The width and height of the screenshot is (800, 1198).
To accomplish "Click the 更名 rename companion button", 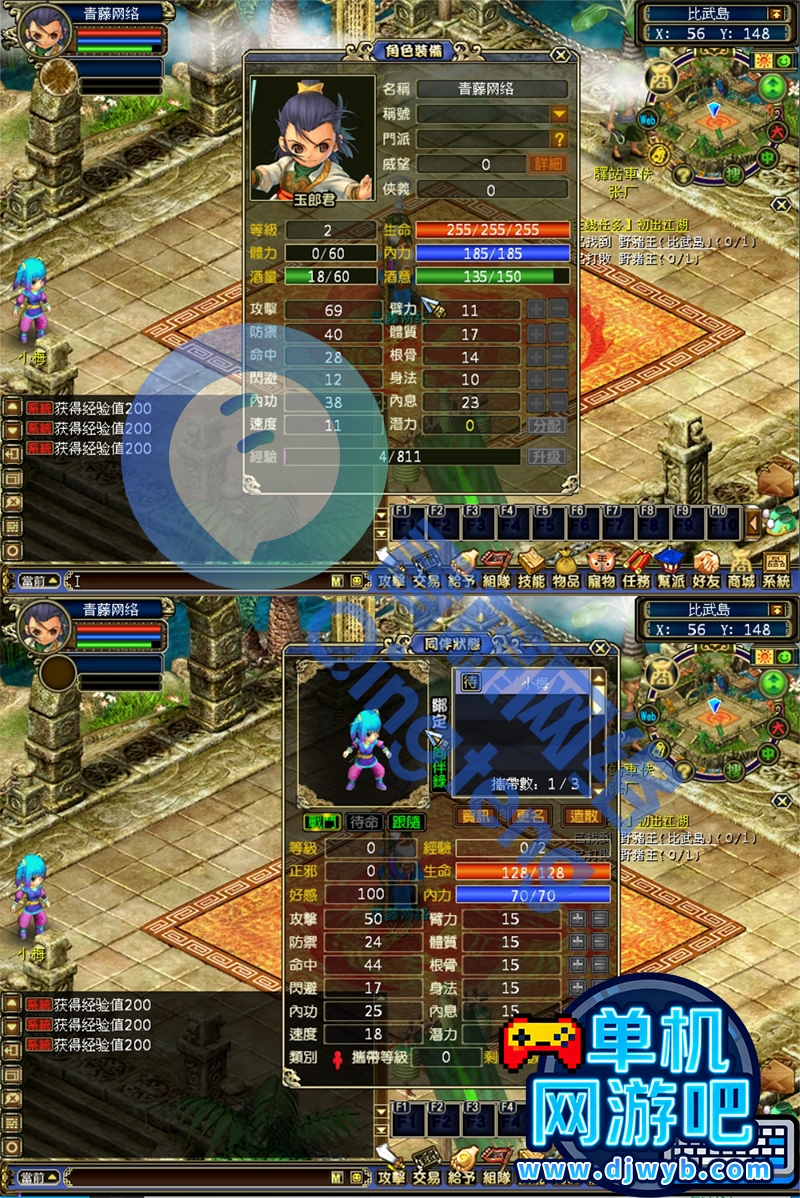I will (529, 817).
